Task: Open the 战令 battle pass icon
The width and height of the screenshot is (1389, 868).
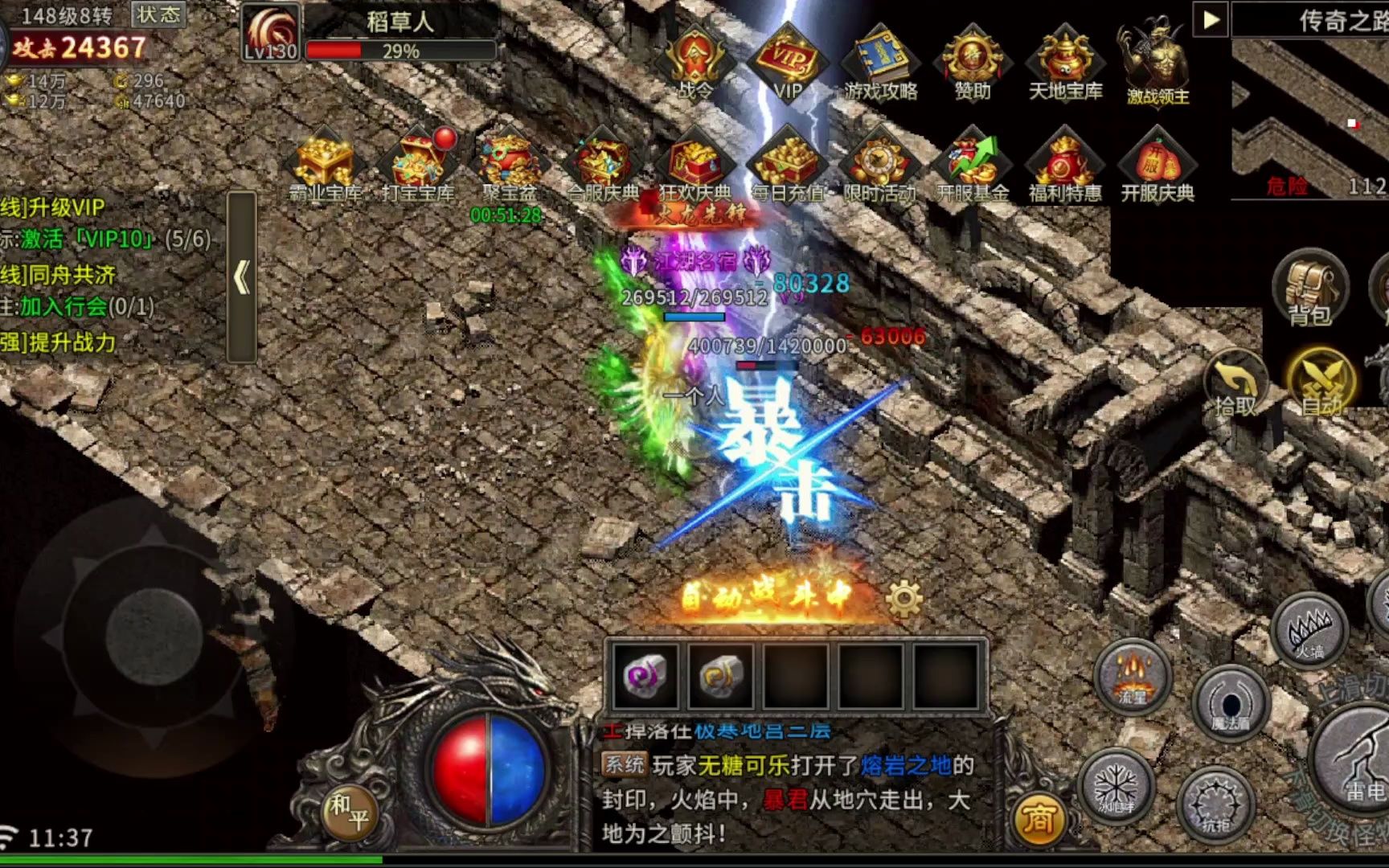Action: [x=695, y=60]
